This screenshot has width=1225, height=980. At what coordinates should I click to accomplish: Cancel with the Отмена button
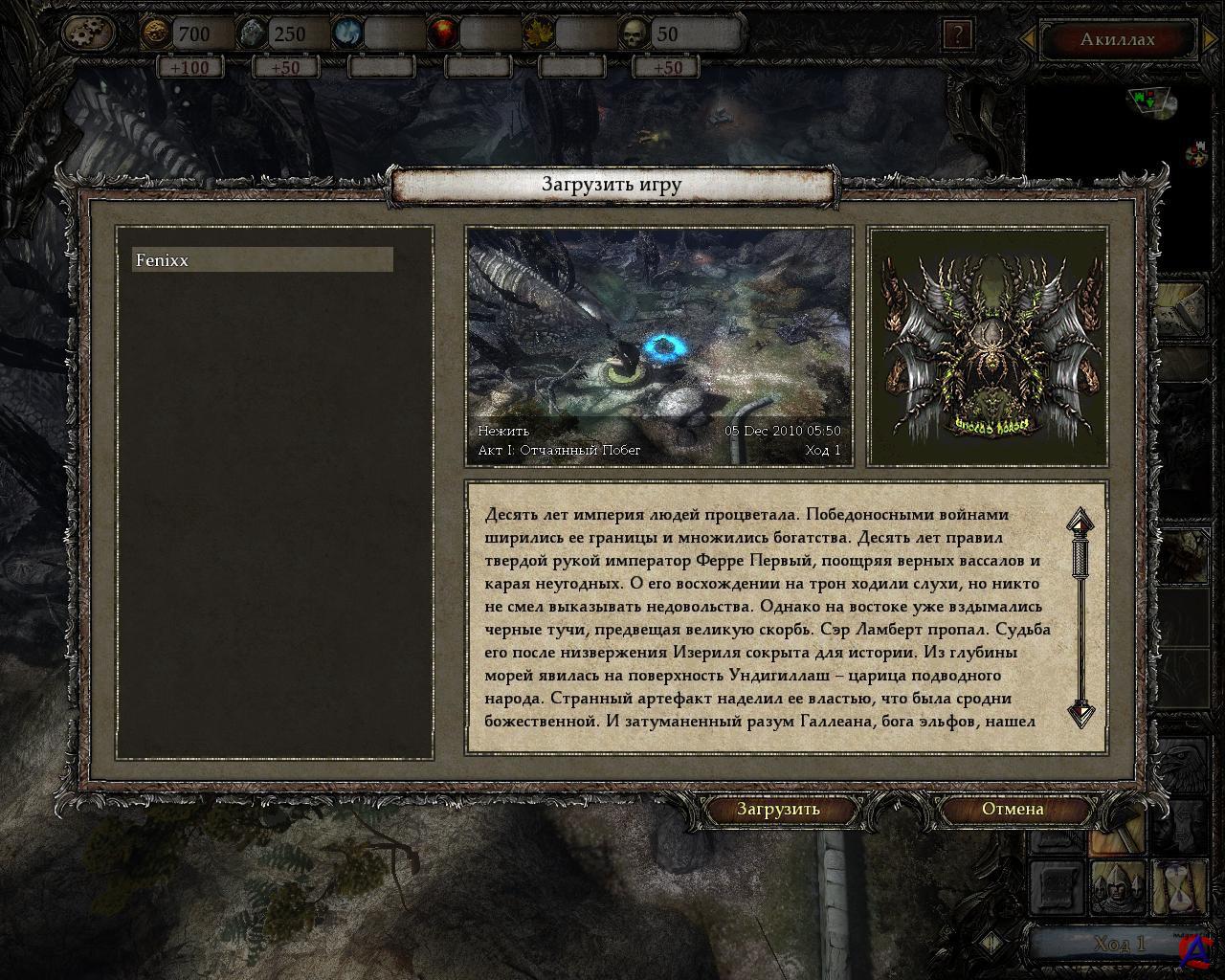point(1013,809)
